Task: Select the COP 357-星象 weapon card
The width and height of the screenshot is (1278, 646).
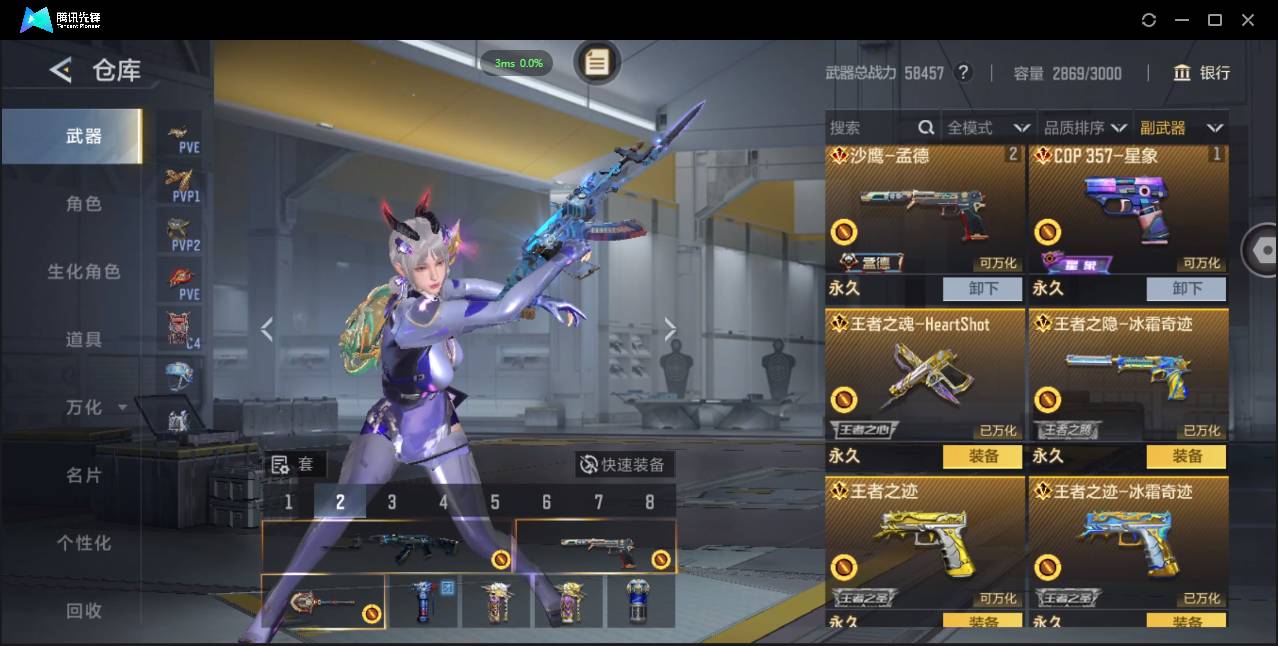Action: (x=1128, y=212)
